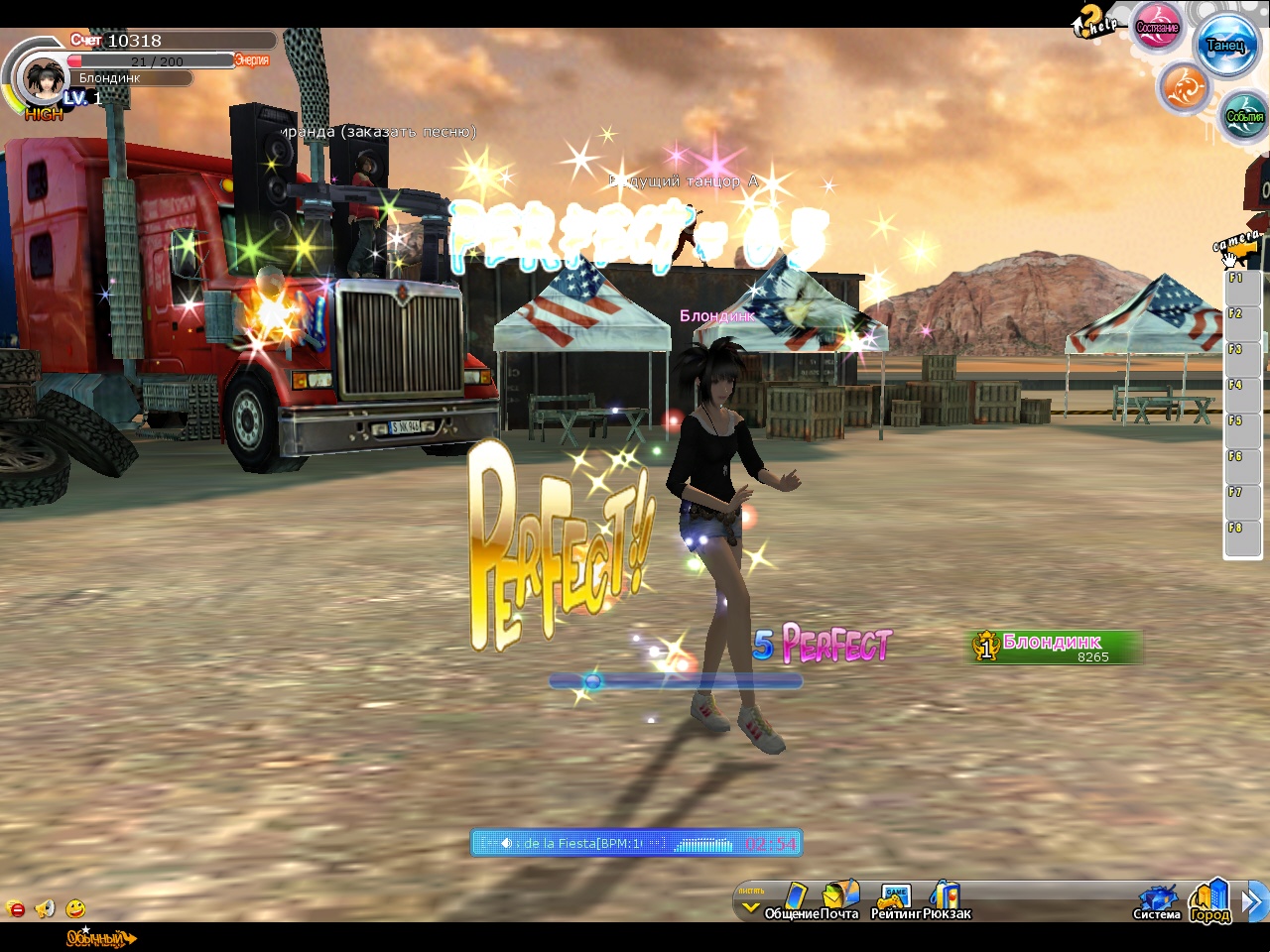Open the Почта mailbox

(x=840, y=900)
